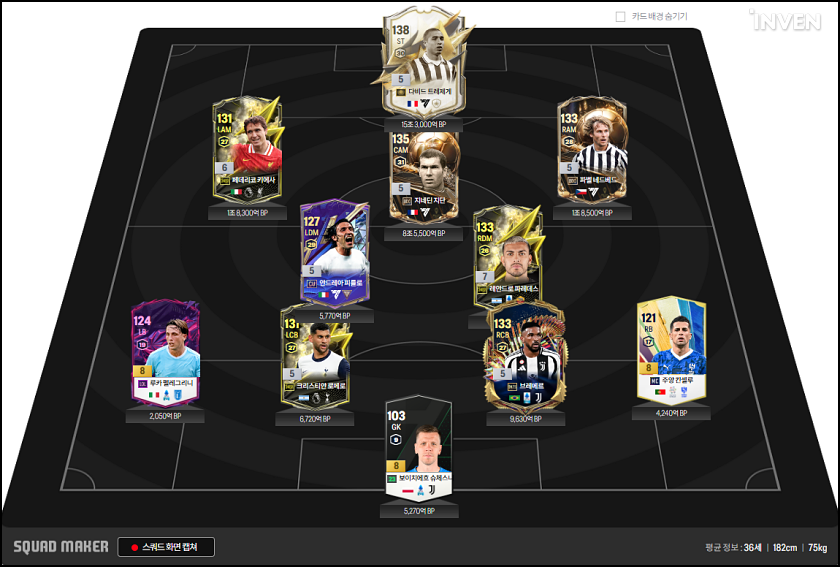Open the INVEN logo link
The height and width of the screenshot is (567, 840).
(785, 21)
